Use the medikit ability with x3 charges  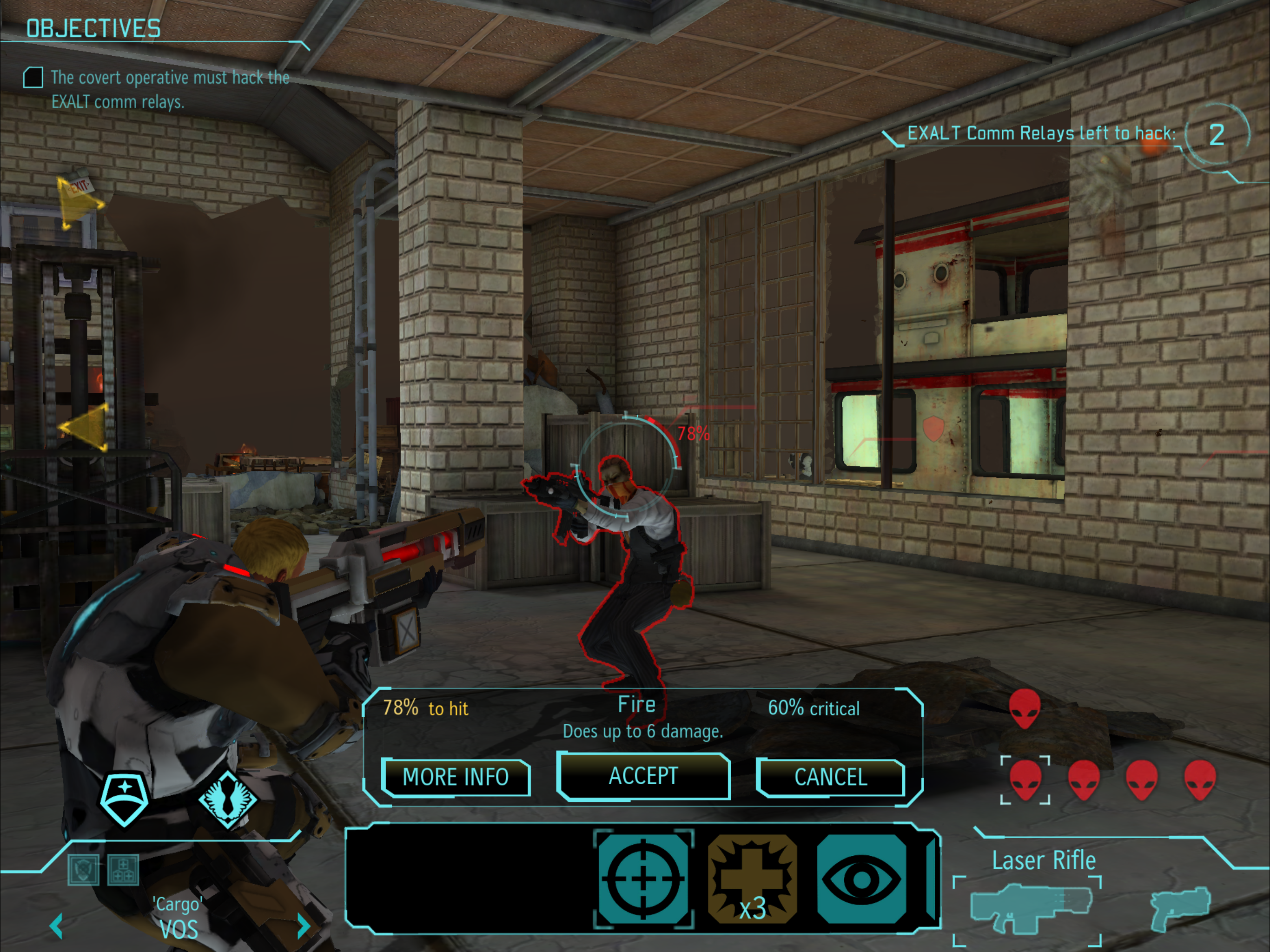(752, 879)
